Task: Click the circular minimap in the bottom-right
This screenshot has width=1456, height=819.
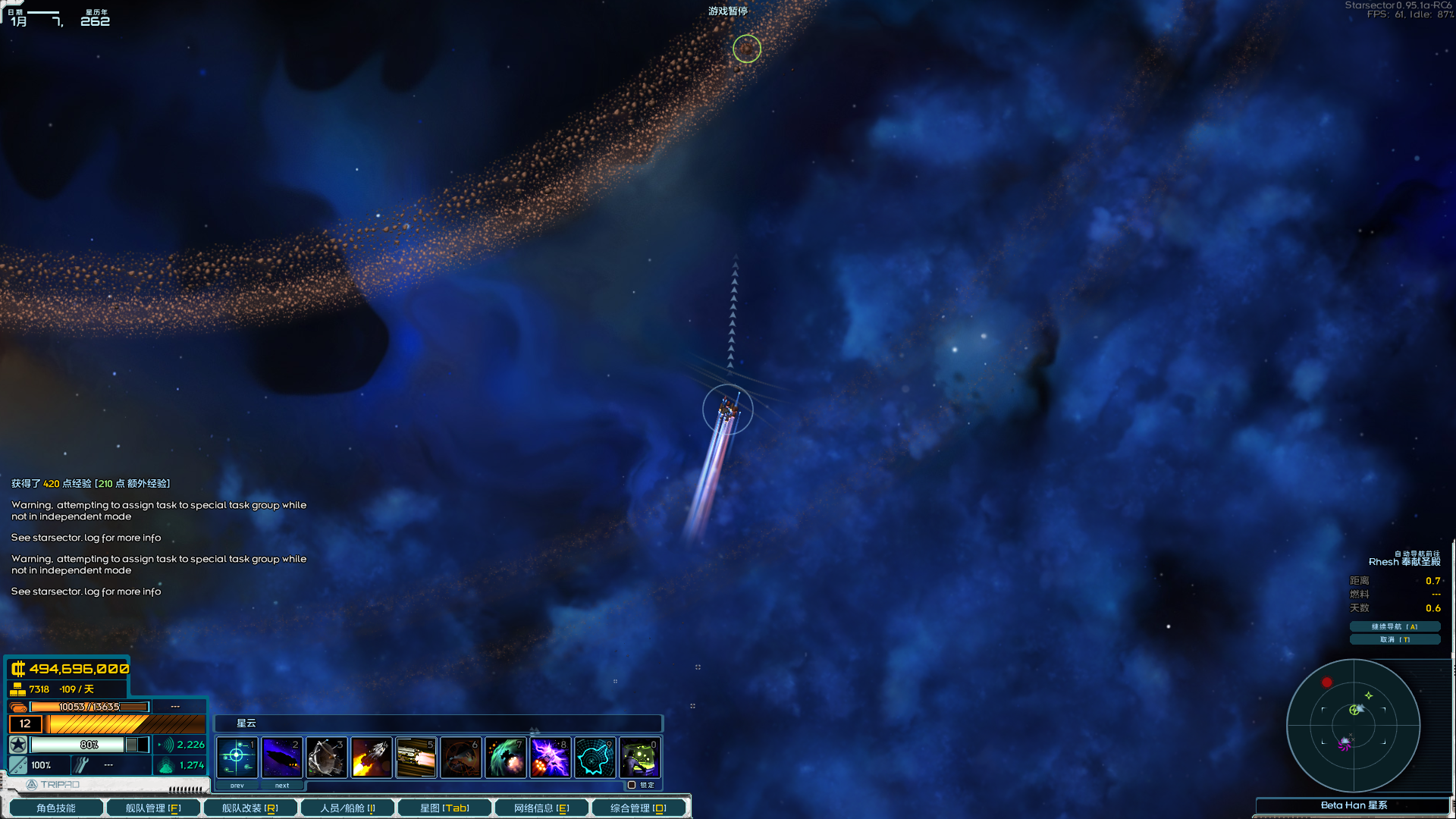Action: click(x=1353, y=726)
